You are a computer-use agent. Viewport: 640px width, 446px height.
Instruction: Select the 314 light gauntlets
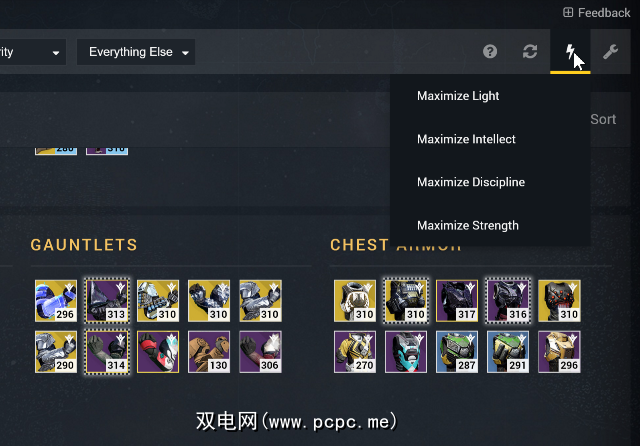[x=107, y=352]
